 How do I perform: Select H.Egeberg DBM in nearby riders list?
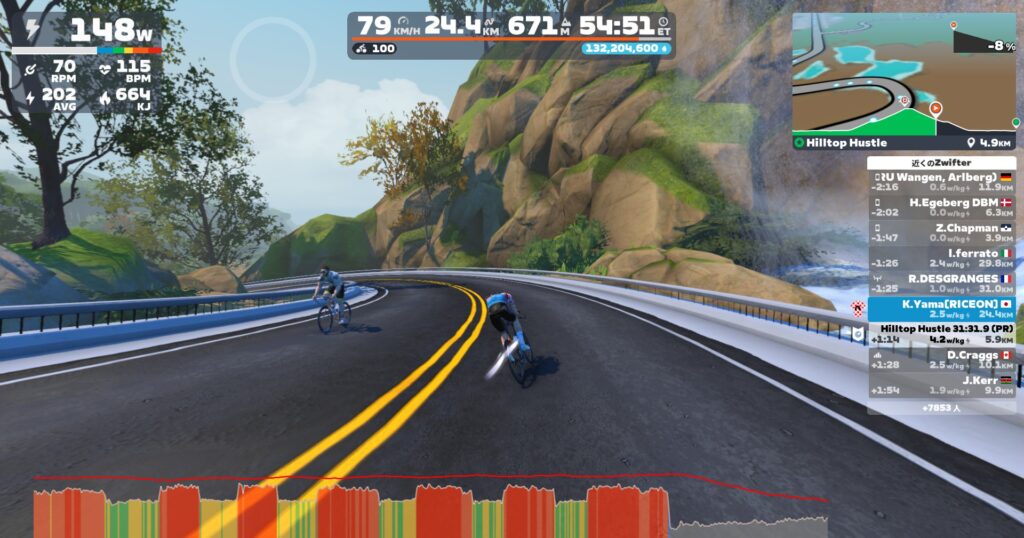[x=941, y=207]
